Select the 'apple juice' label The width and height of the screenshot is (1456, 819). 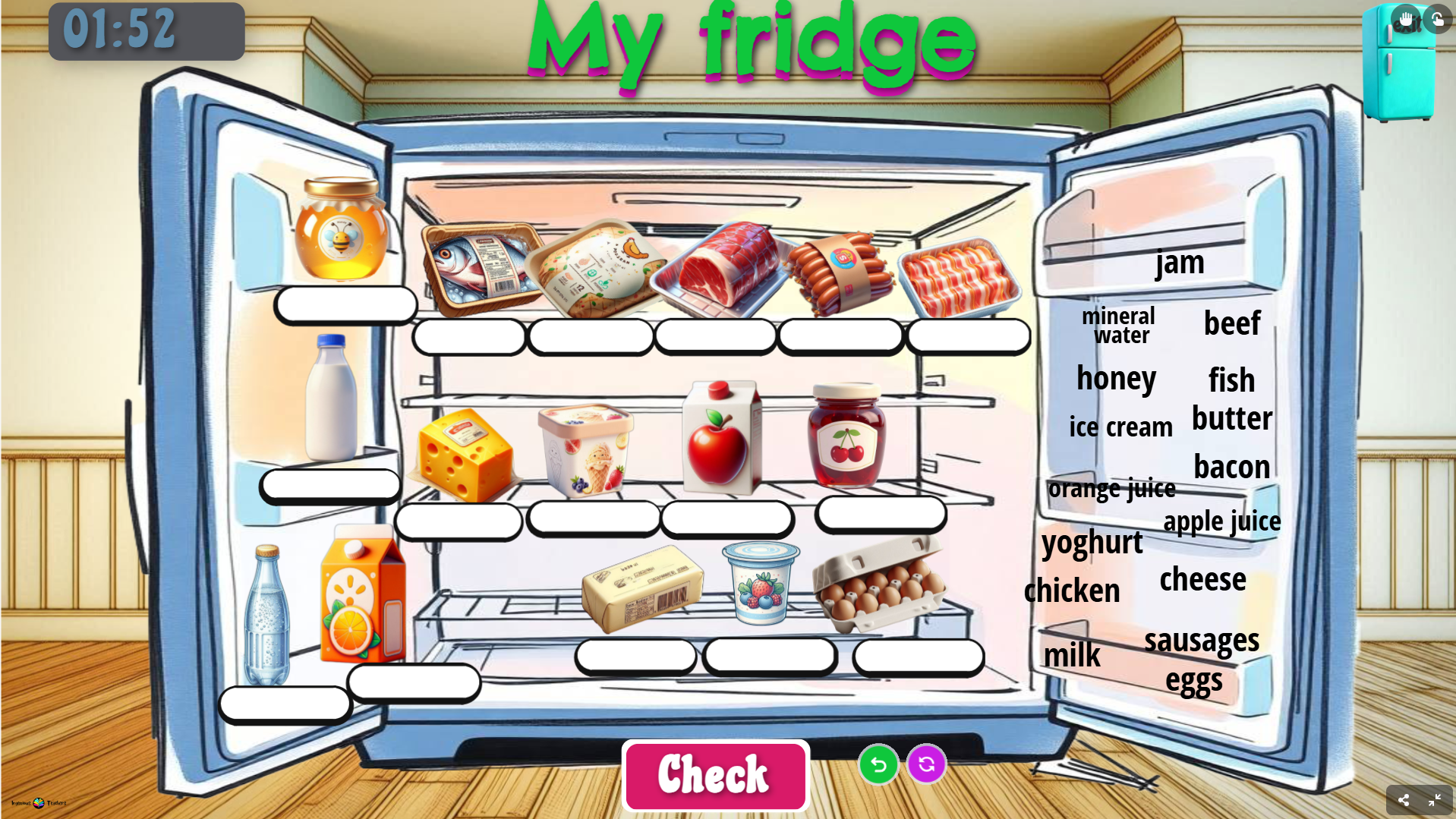pos(1221,521)
